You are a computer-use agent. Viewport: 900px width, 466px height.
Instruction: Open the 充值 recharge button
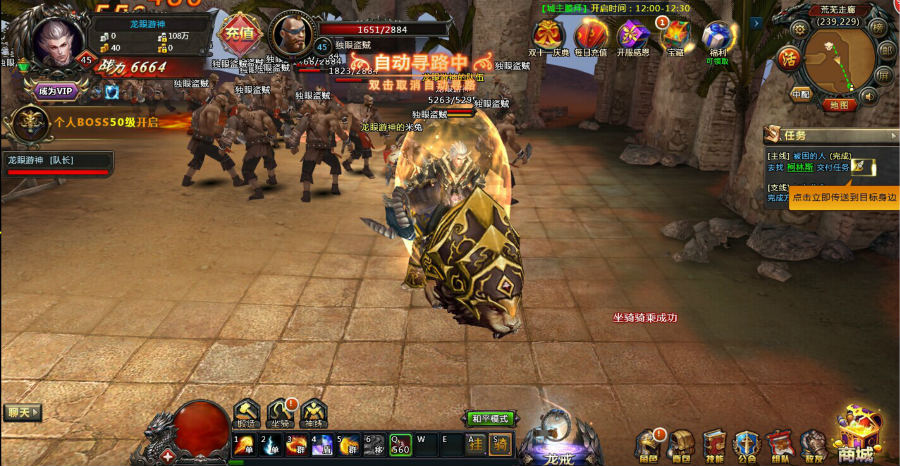(x=240, y=32)
